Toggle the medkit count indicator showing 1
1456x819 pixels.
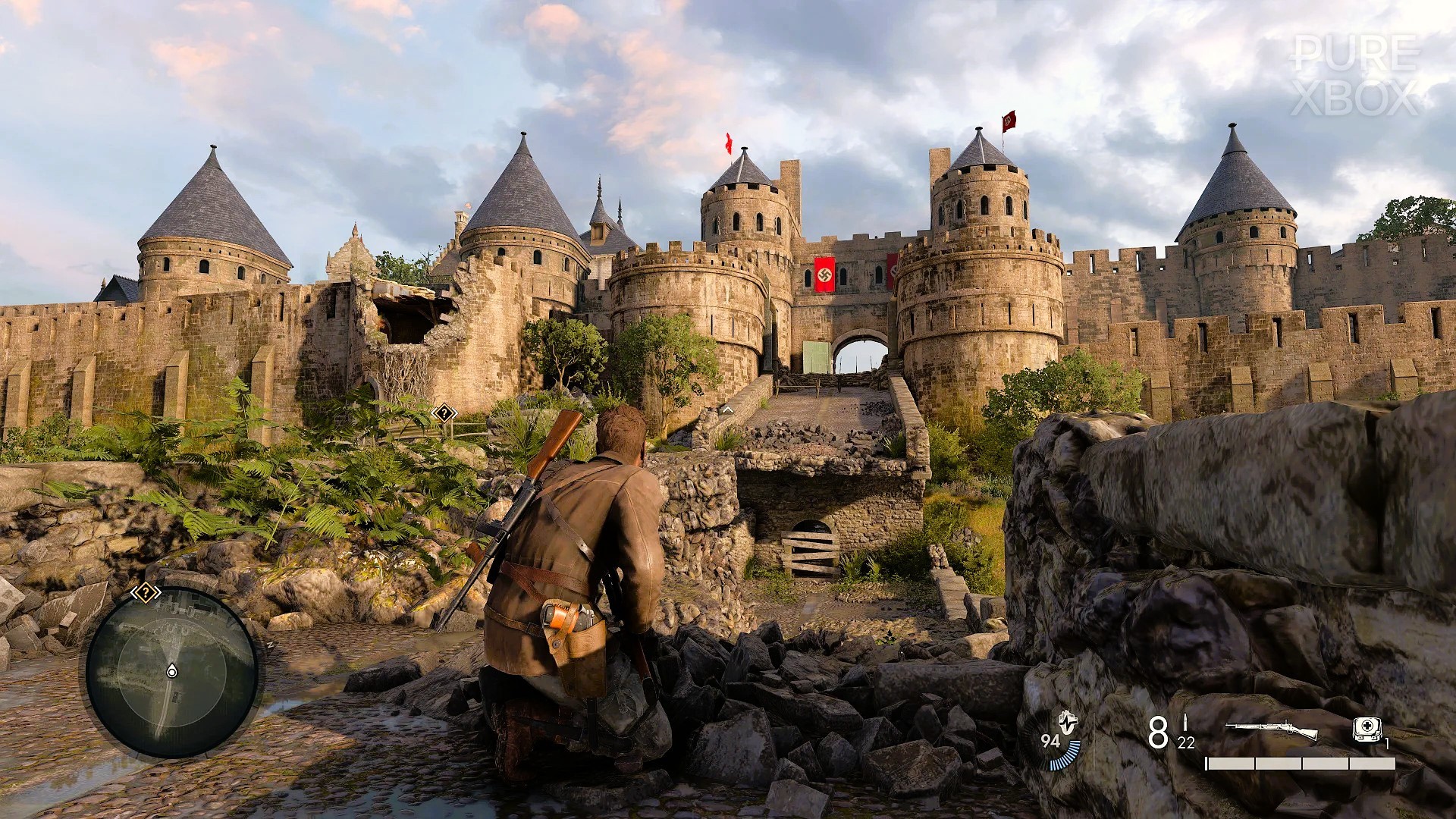[1389, 743]
